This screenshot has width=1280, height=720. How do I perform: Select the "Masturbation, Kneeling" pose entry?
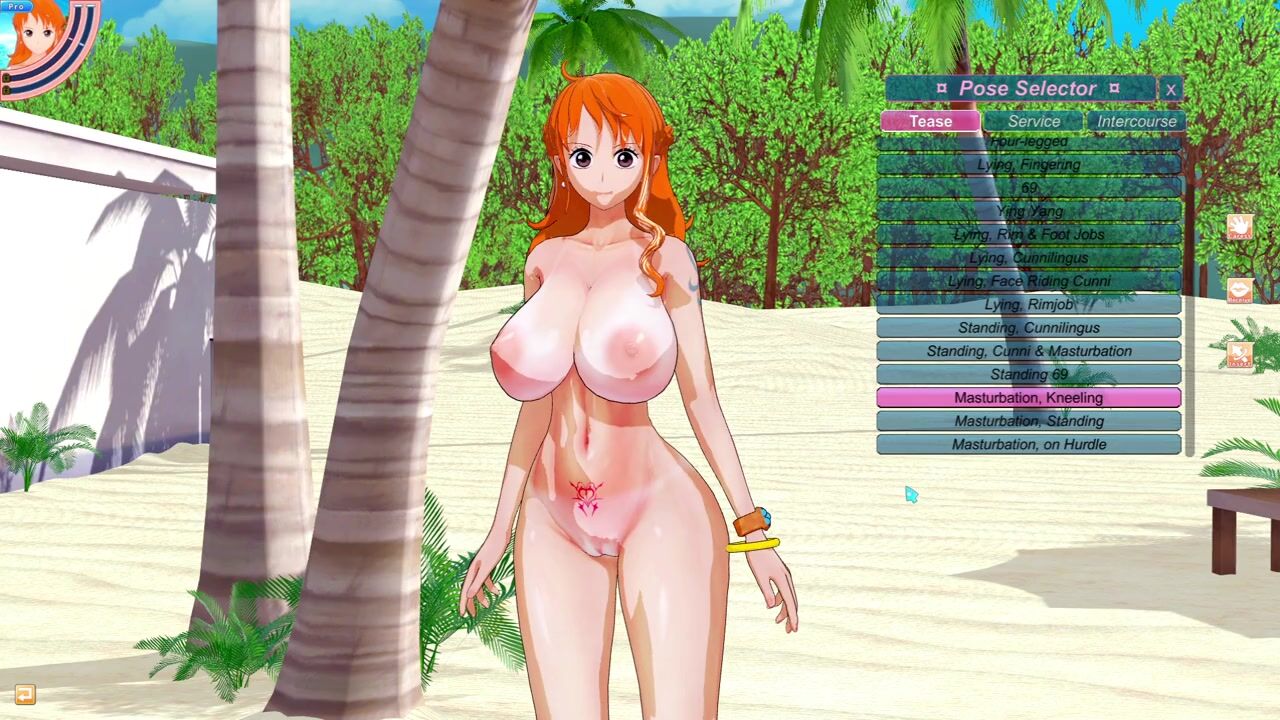tap(1028, 398)
